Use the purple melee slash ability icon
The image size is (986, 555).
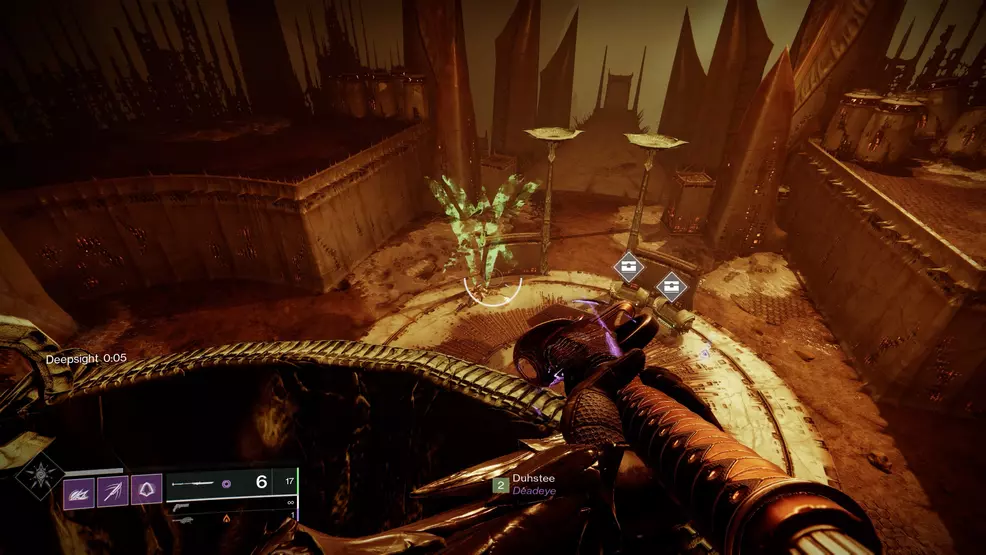pos(112,490)
